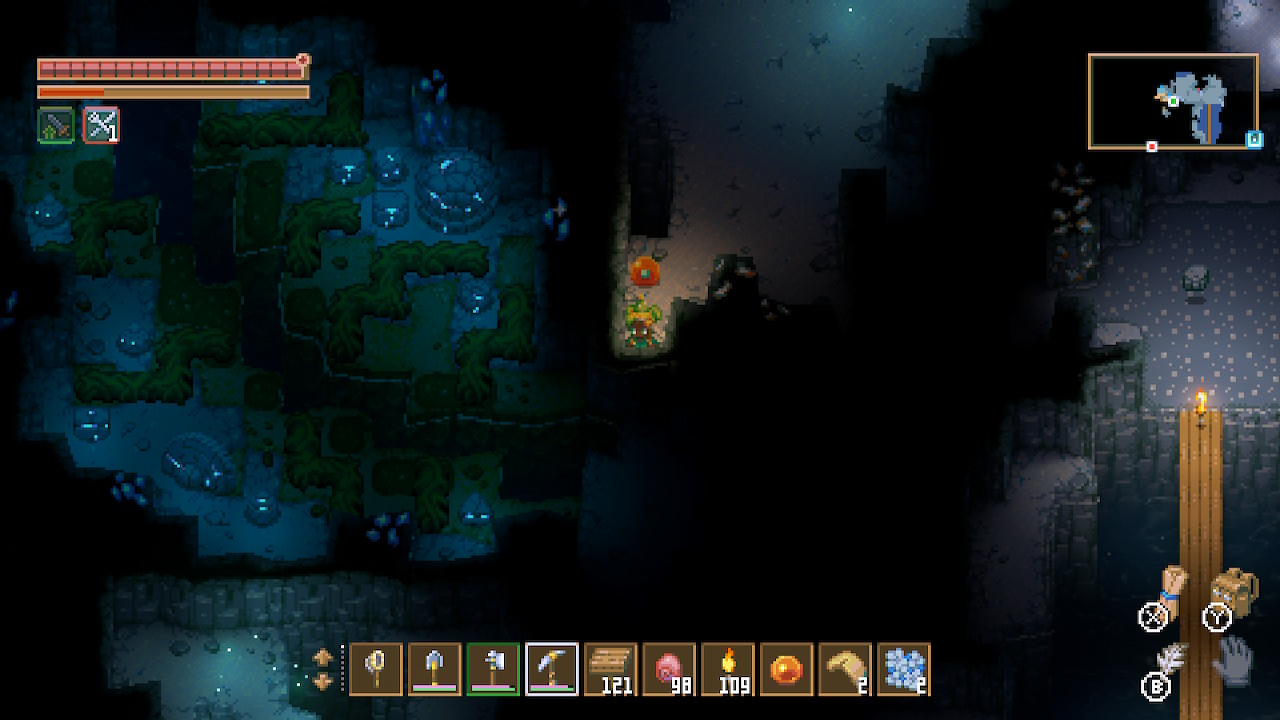Select the pickaxe hotbar slot
The height and width of the screenshot is (720, 1280).
552,669
